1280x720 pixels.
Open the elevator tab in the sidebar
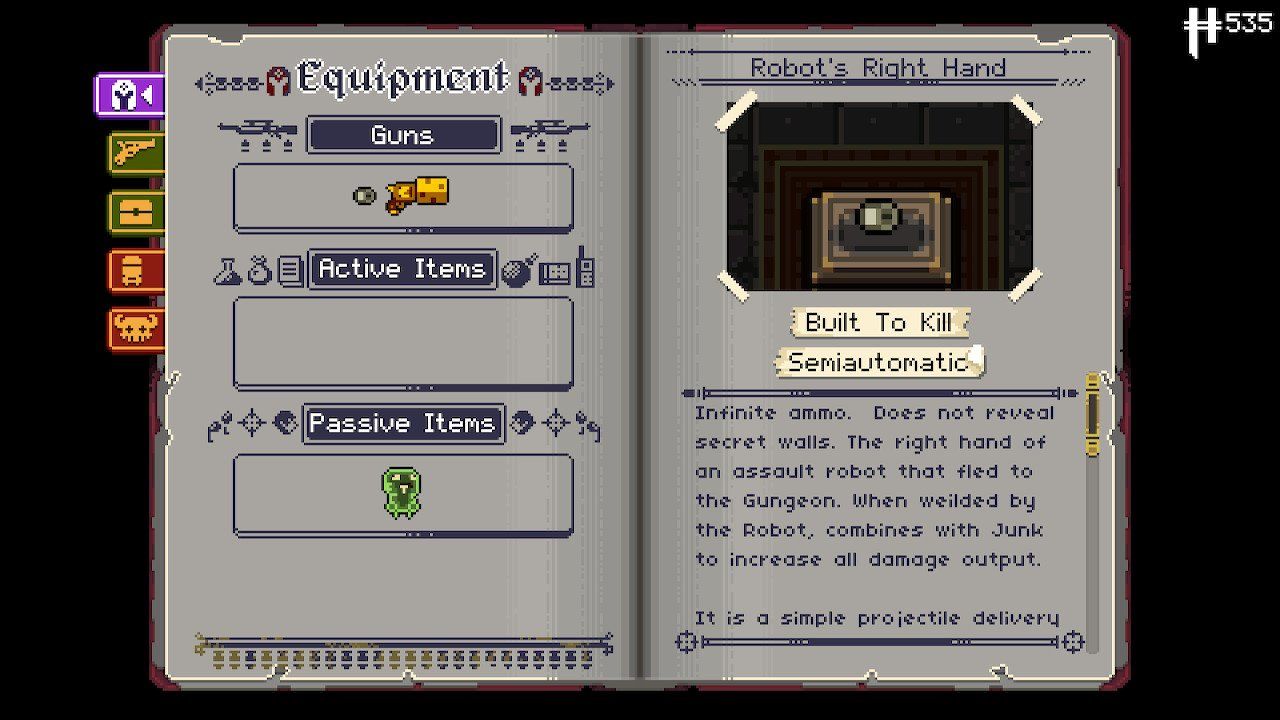(135, 270)
